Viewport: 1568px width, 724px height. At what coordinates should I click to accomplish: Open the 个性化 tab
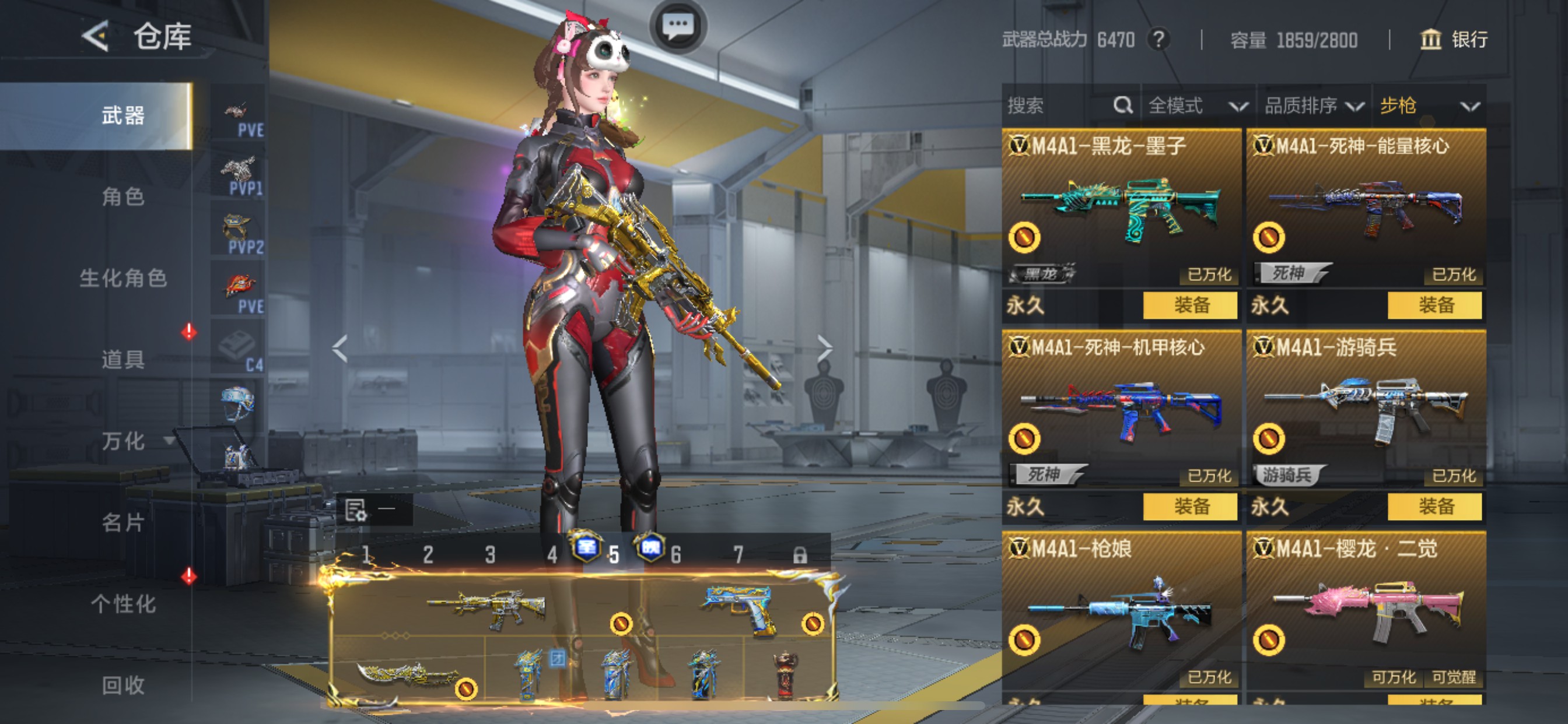tap(123, 603)
